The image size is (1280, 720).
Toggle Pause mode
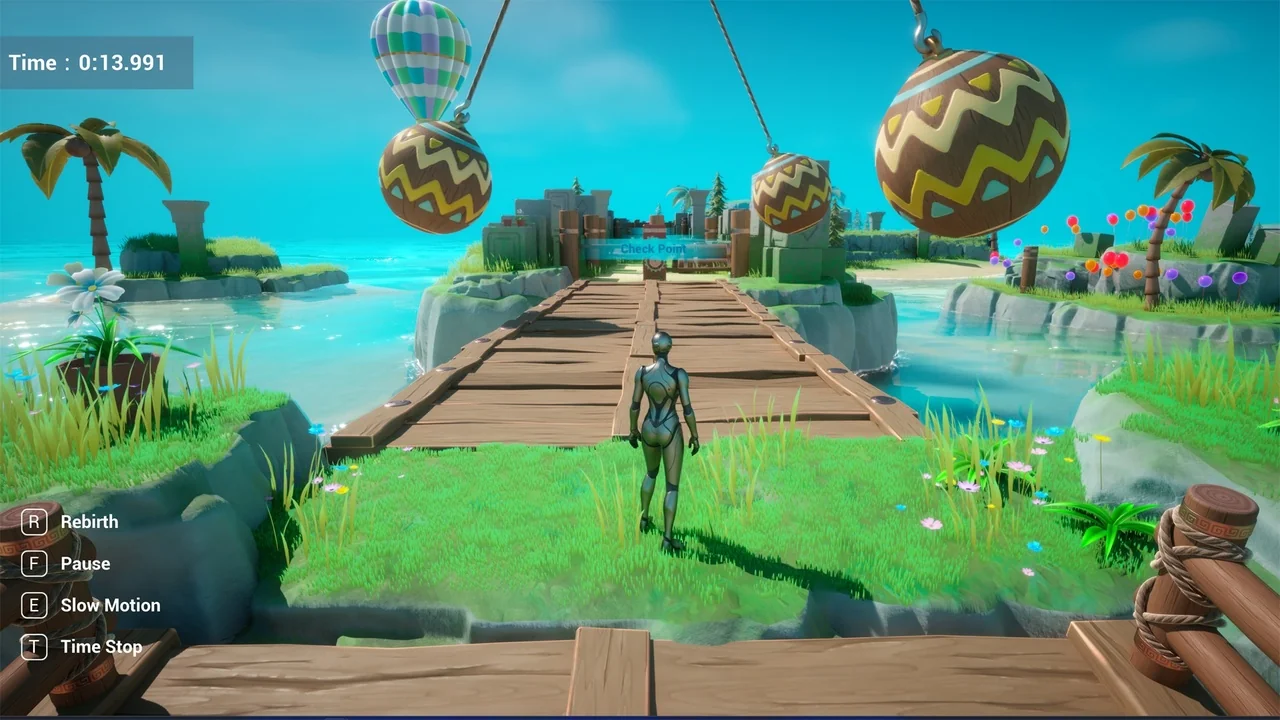coord(85,563)
